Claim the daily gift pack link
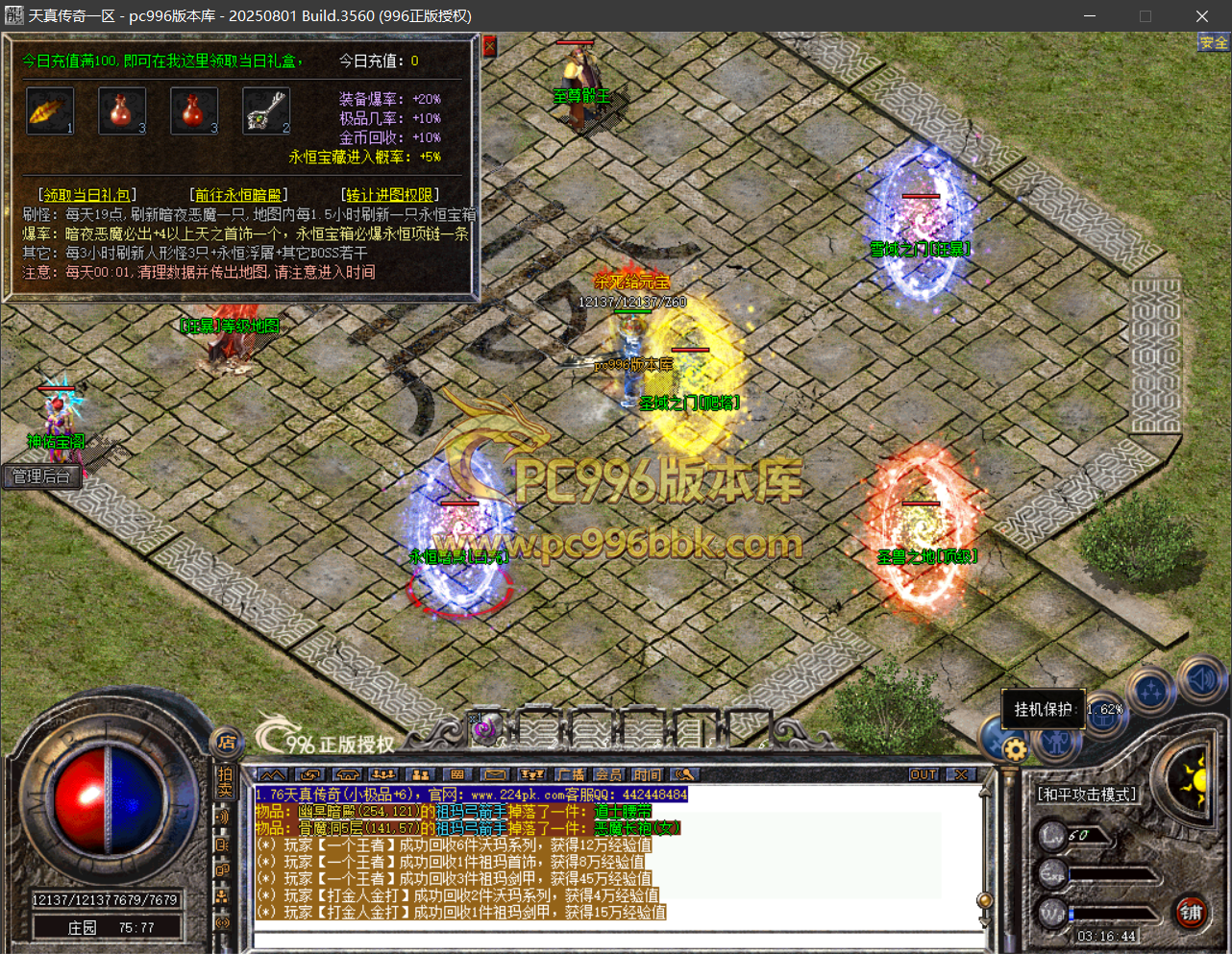1232x954 pixels. coord(86,195)
